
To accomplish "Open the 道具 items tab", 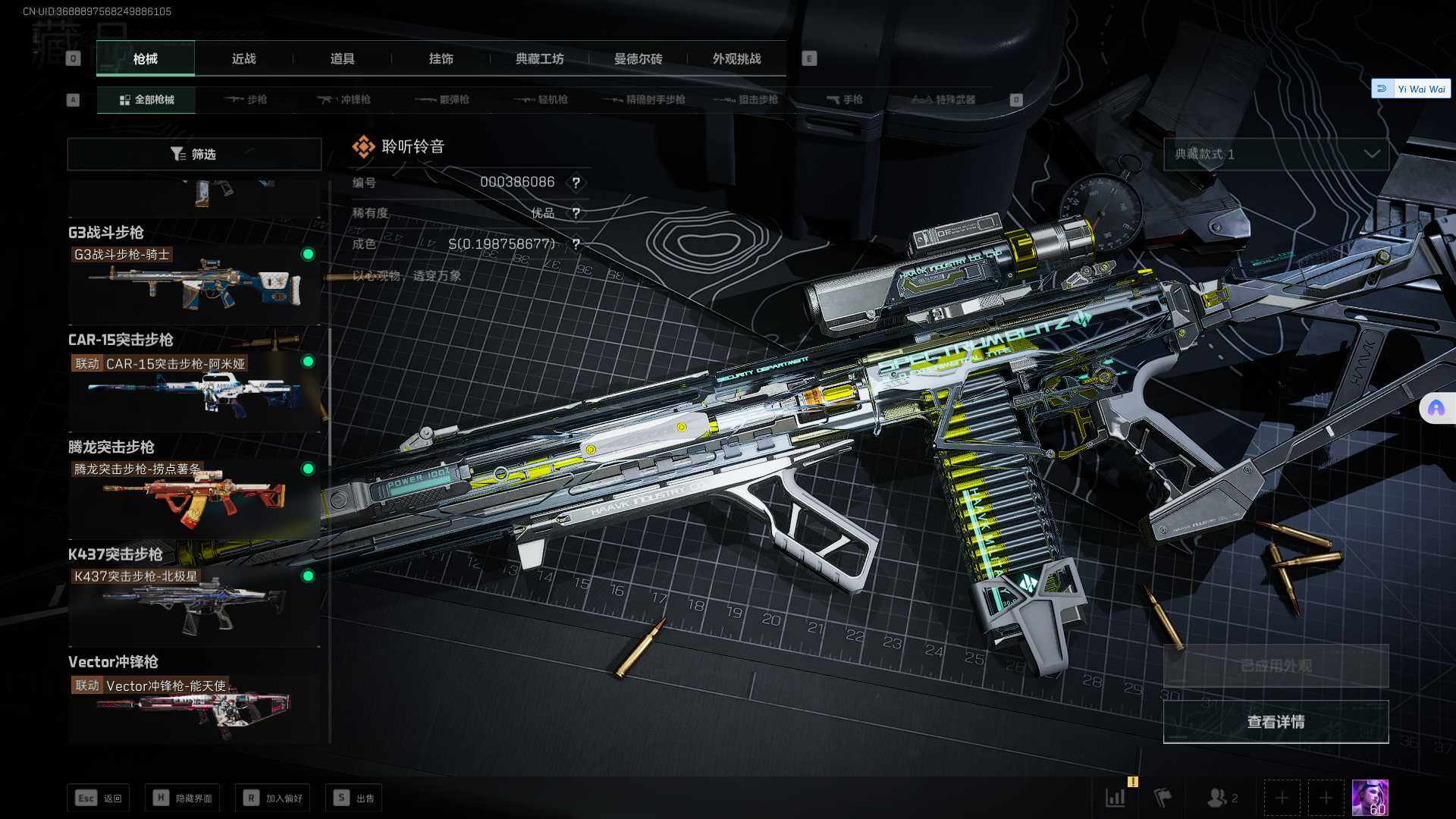I will click(342, 59).
